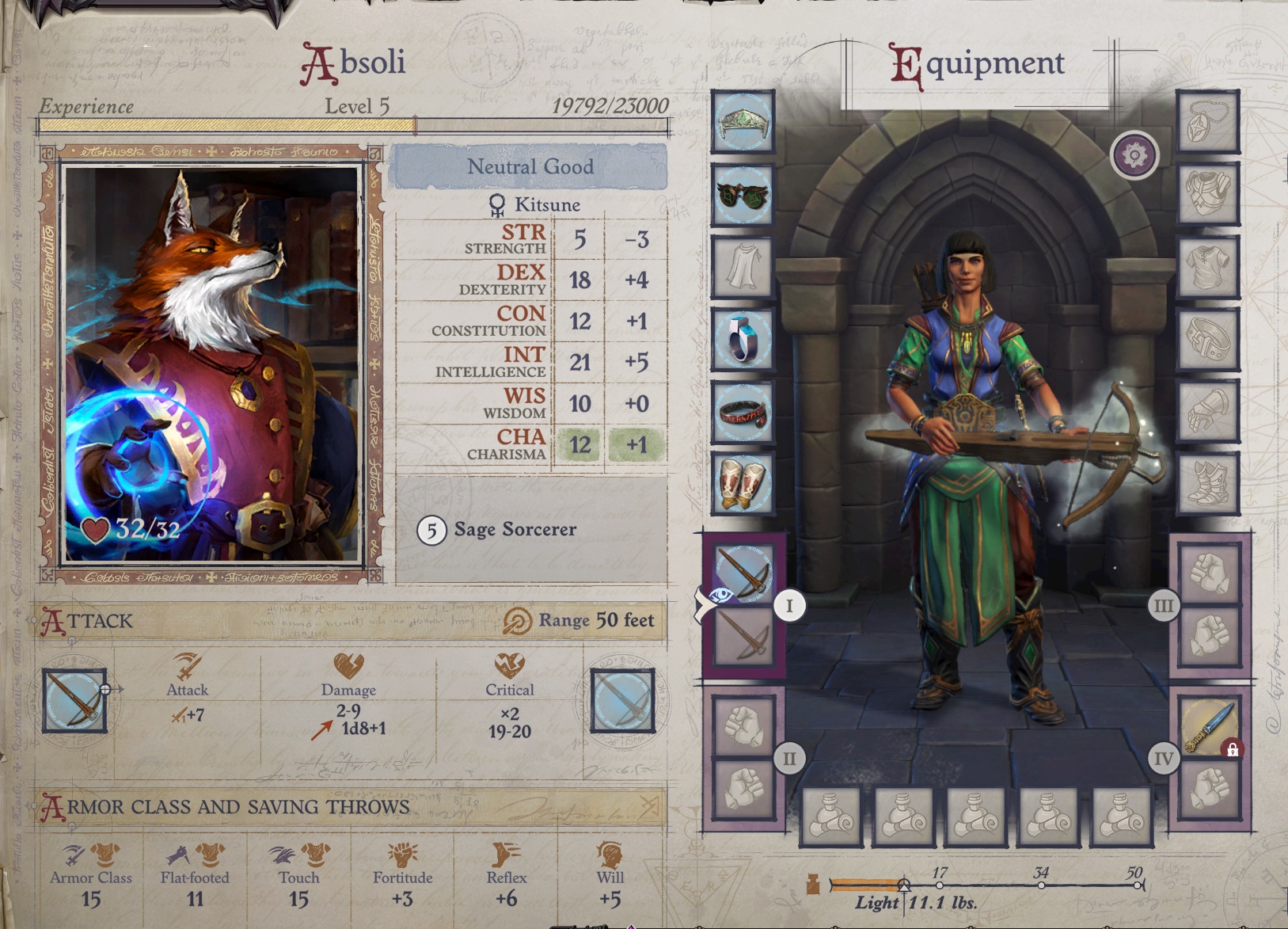Screen dimensions: 1288x929
Task: Select the locked blue wand slot
Action: tap(1209, 725)
